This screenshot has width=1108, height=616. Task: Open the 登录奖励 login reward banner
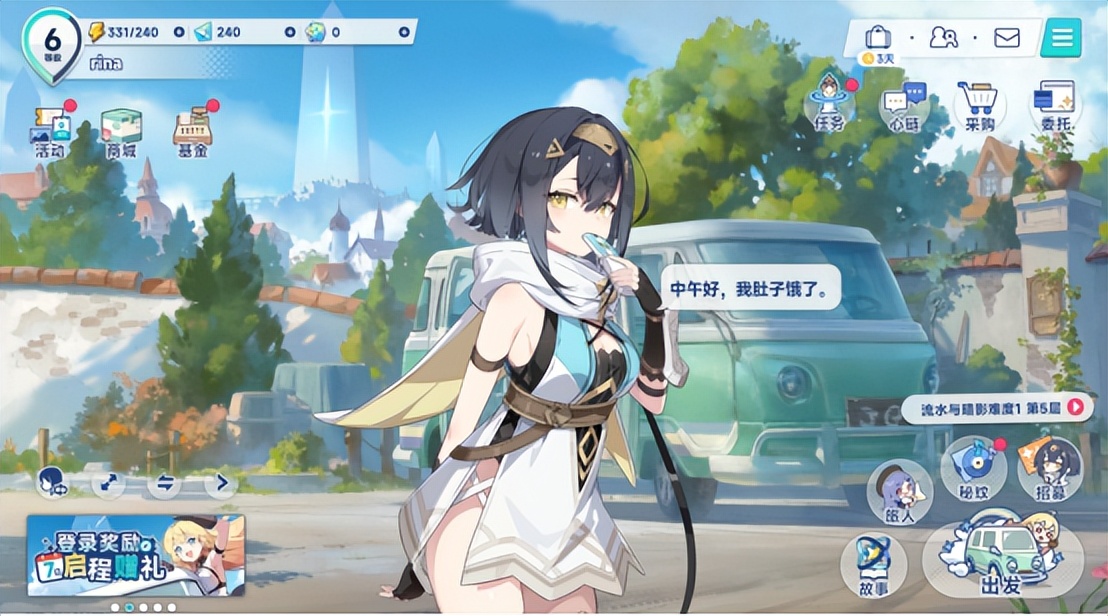coord(135,555)
